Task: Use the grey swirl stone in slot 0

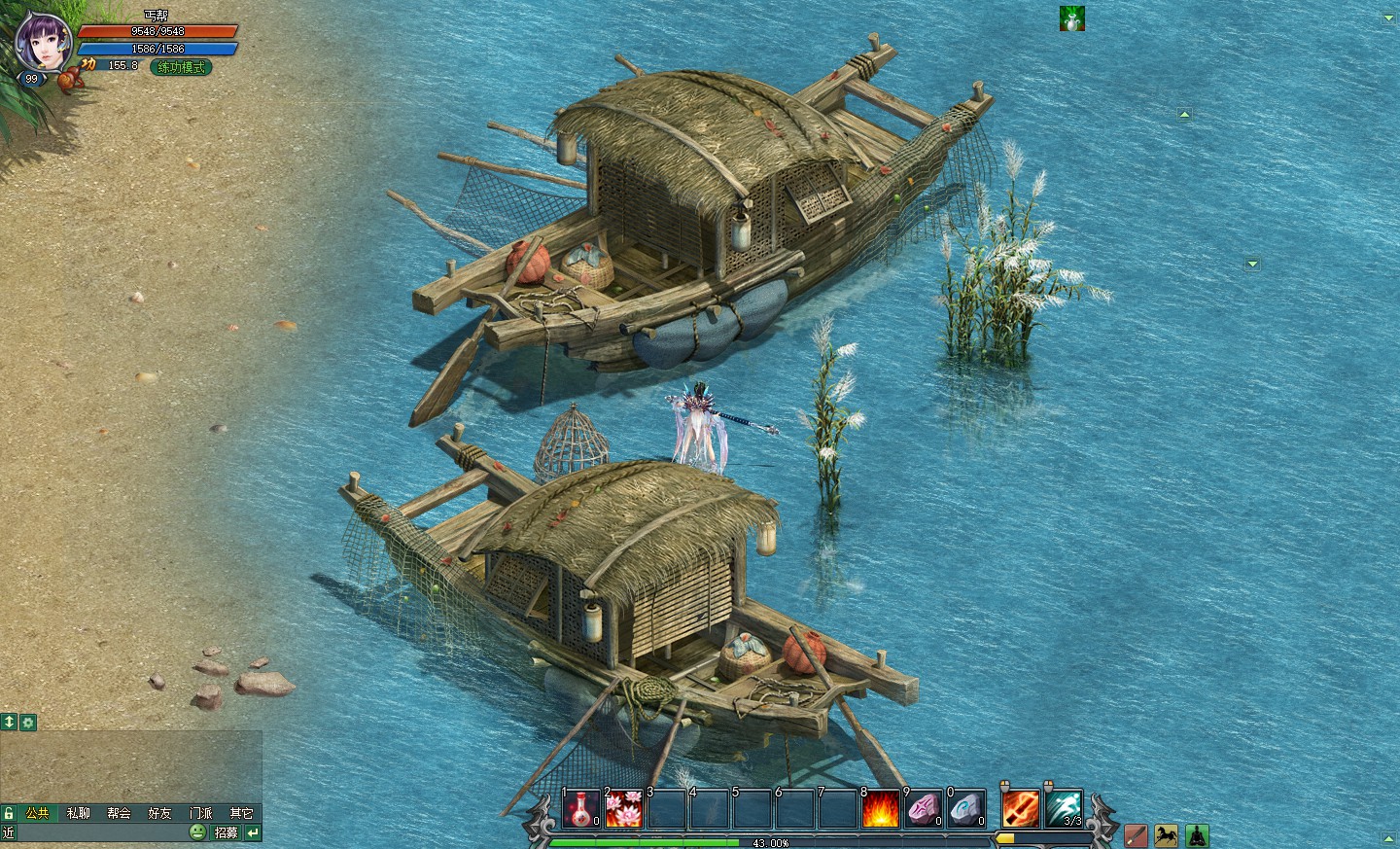Action: pos(965,810)
